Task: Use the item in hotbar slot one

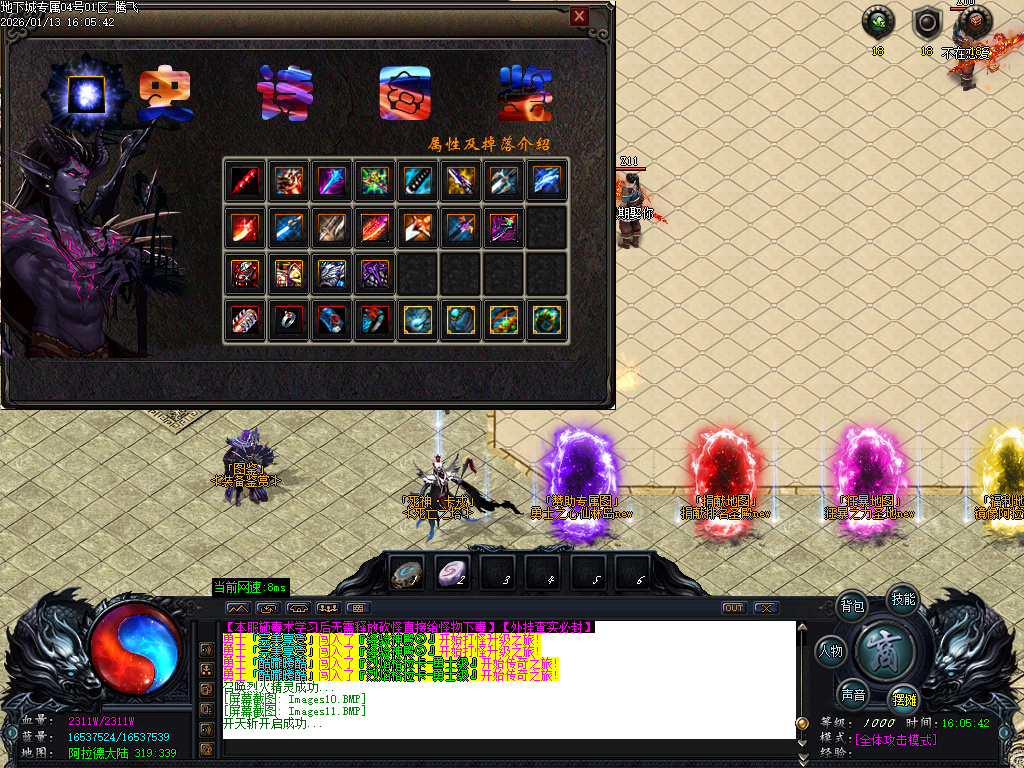Action: tap(406, 573)
